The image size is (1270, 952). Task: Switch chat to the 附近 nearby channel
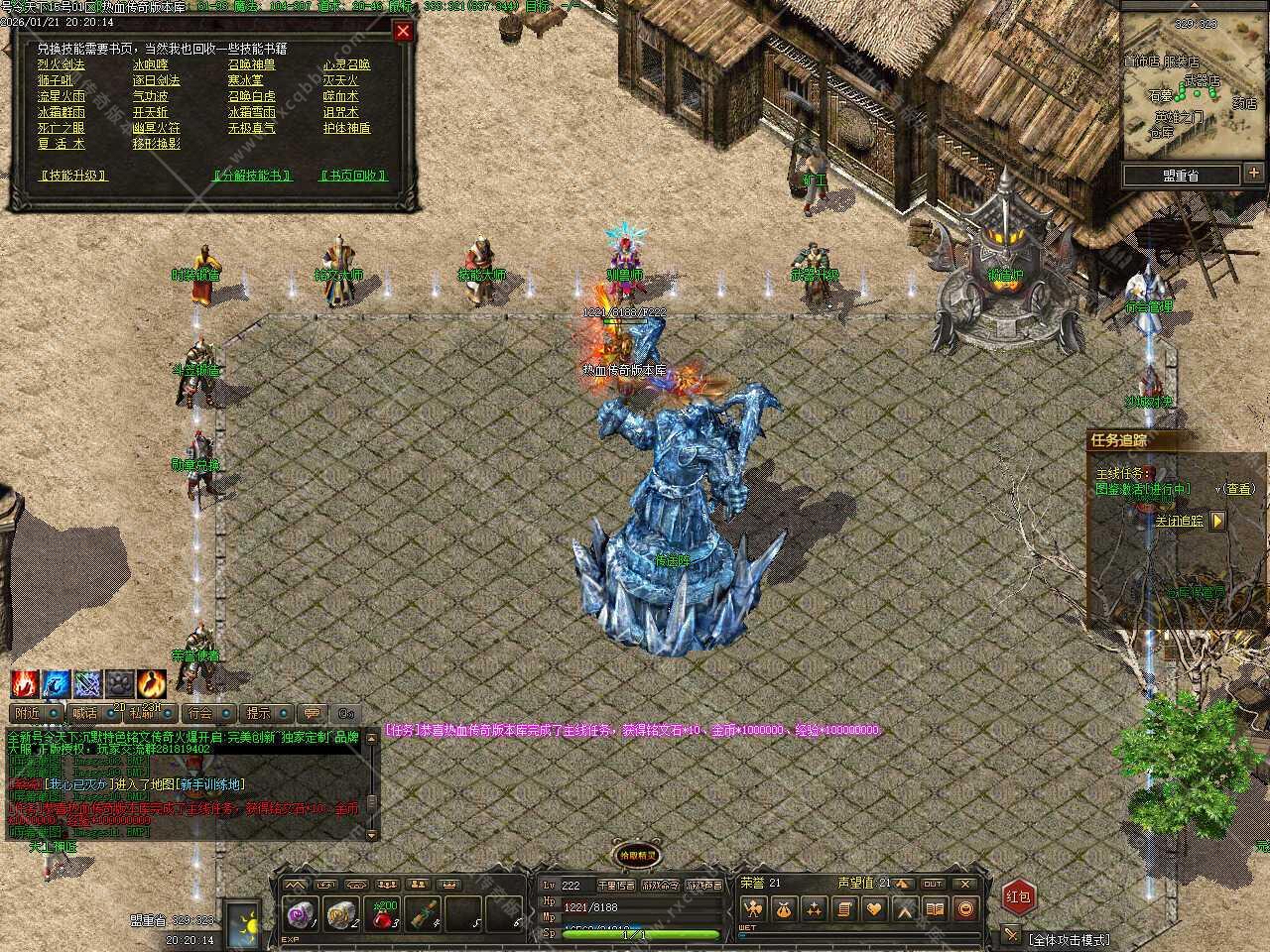pos(28,713)
